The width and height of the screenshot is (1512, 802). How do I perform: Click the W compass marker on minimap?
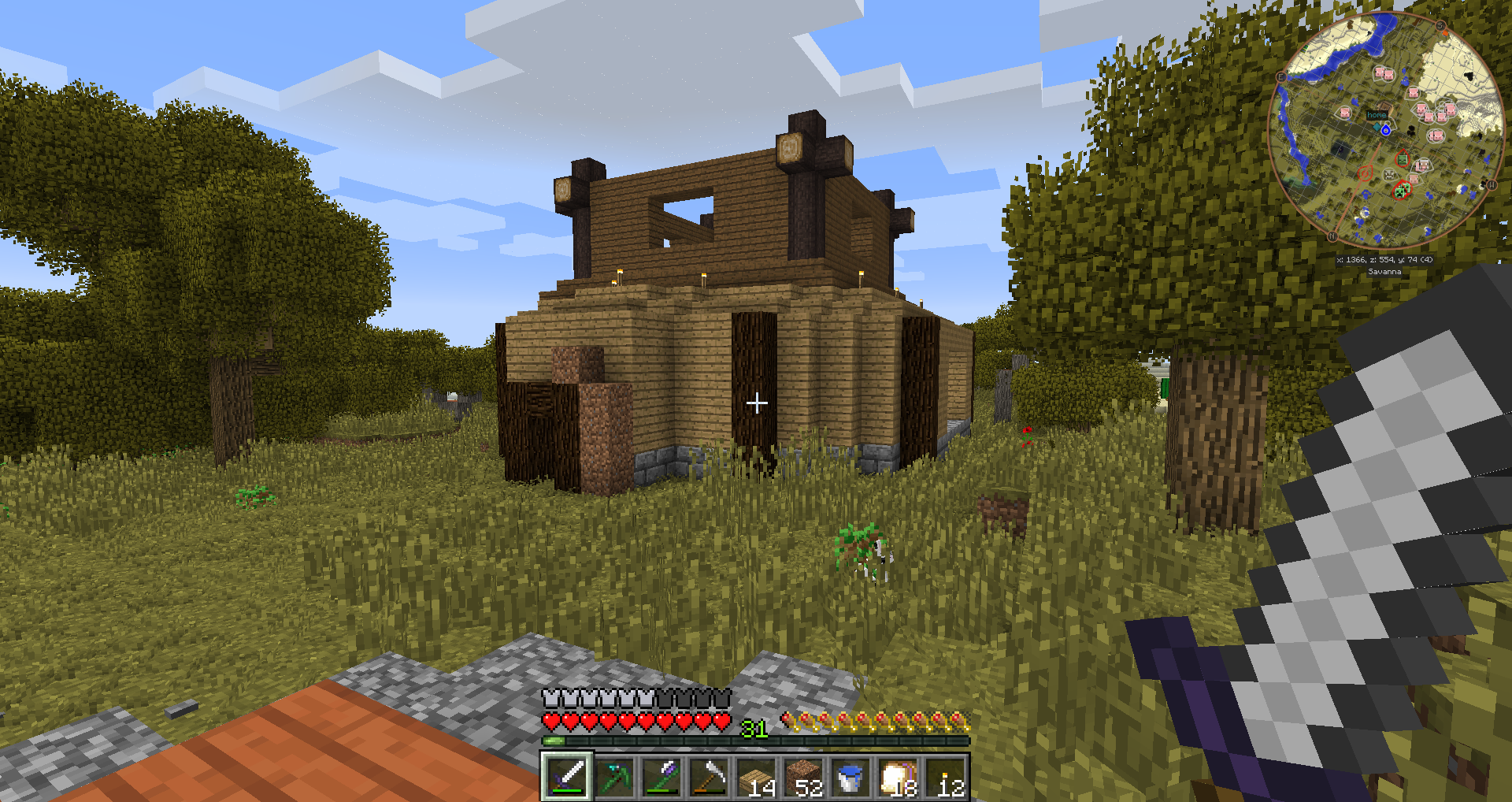click(1491, 185)
